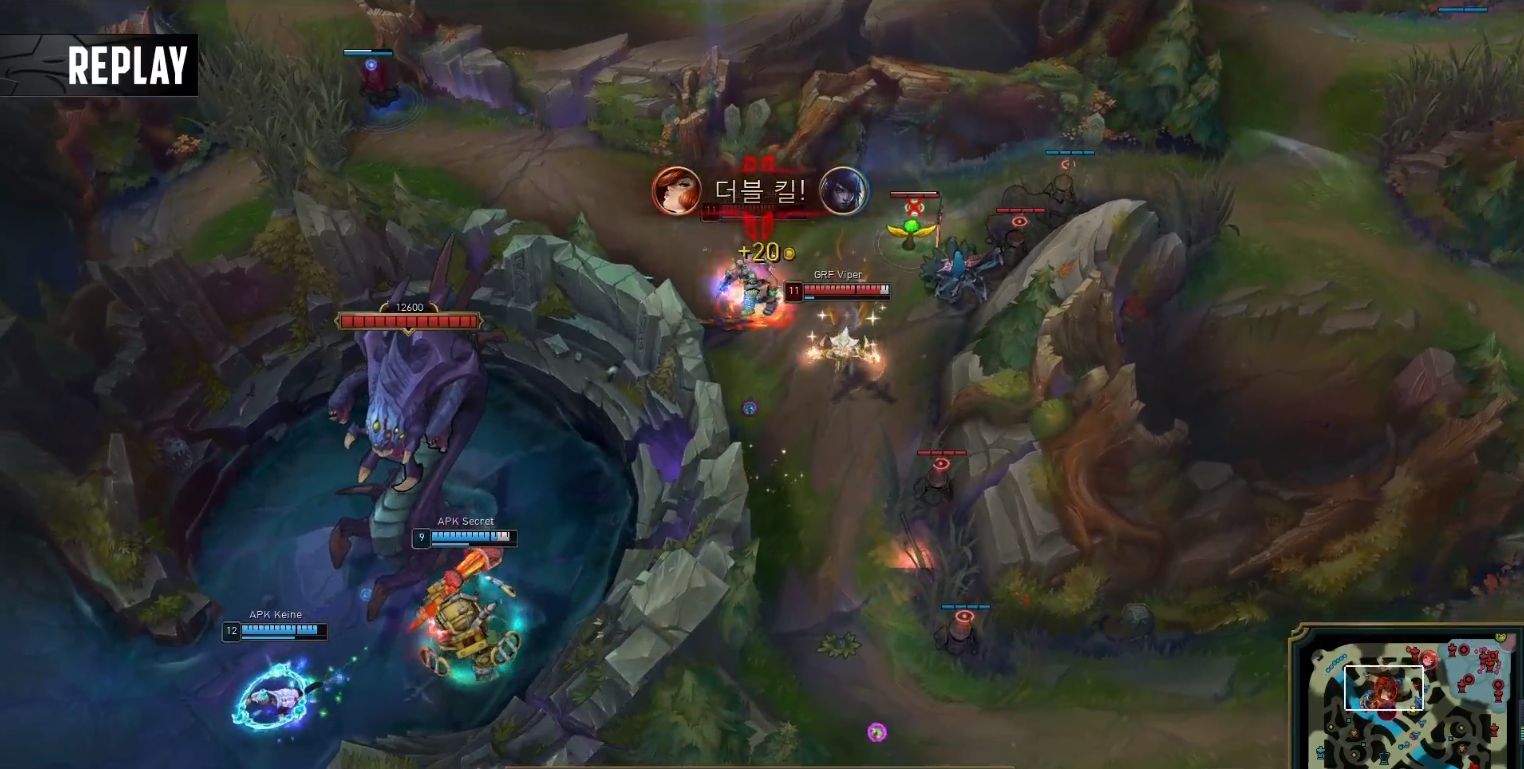Click the +20 gold reward text

(x=760, y=251)
